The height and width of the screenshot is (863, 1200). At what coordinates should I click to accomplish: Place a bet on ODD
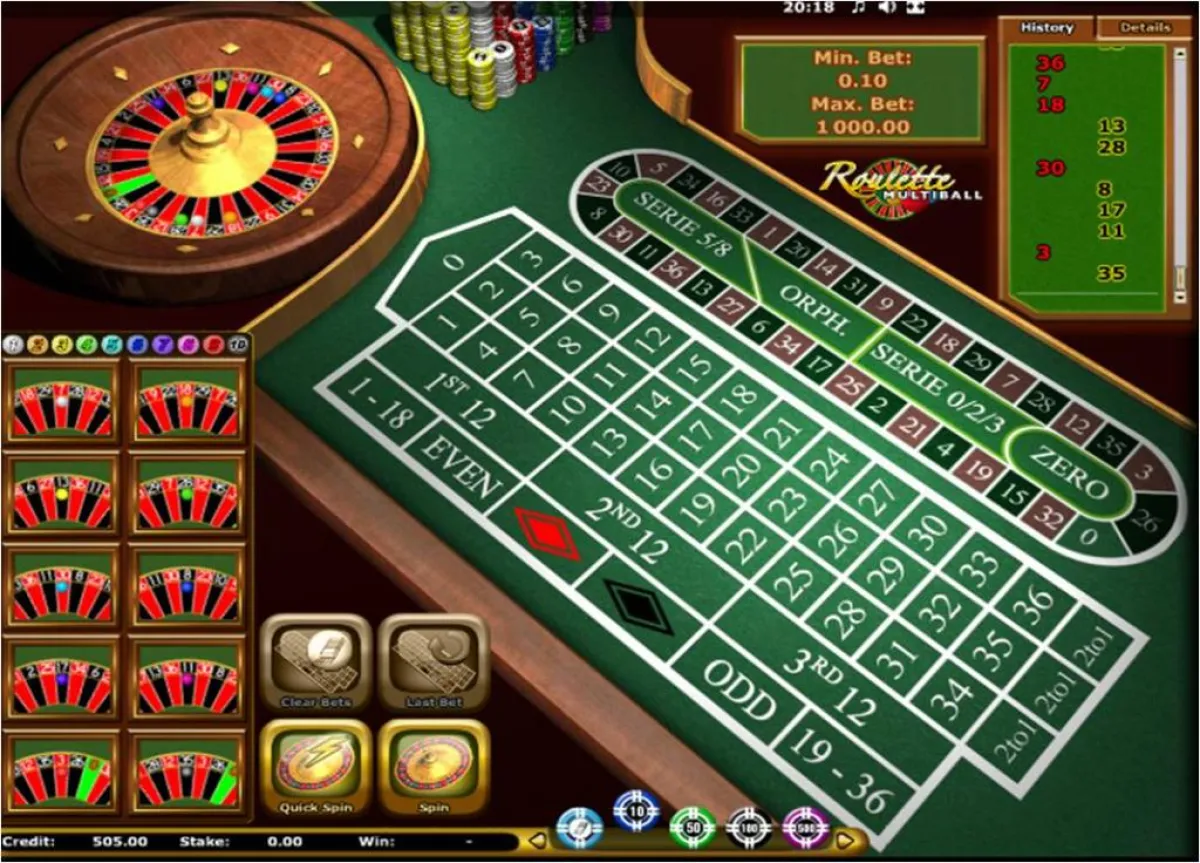(x=740, y=690)
